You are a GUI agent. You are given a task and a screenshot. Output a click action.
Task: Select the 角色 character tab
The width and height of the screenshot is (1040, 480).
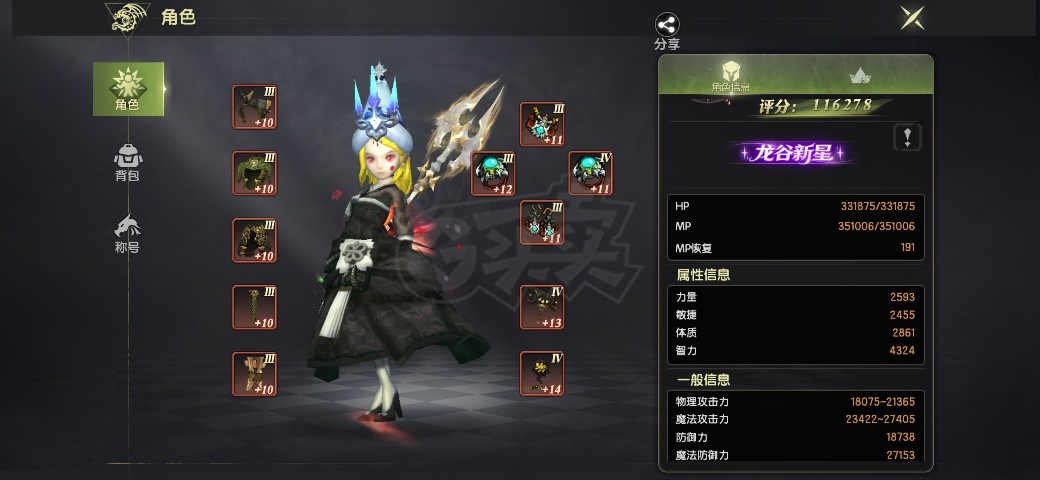tap(128, 88)
